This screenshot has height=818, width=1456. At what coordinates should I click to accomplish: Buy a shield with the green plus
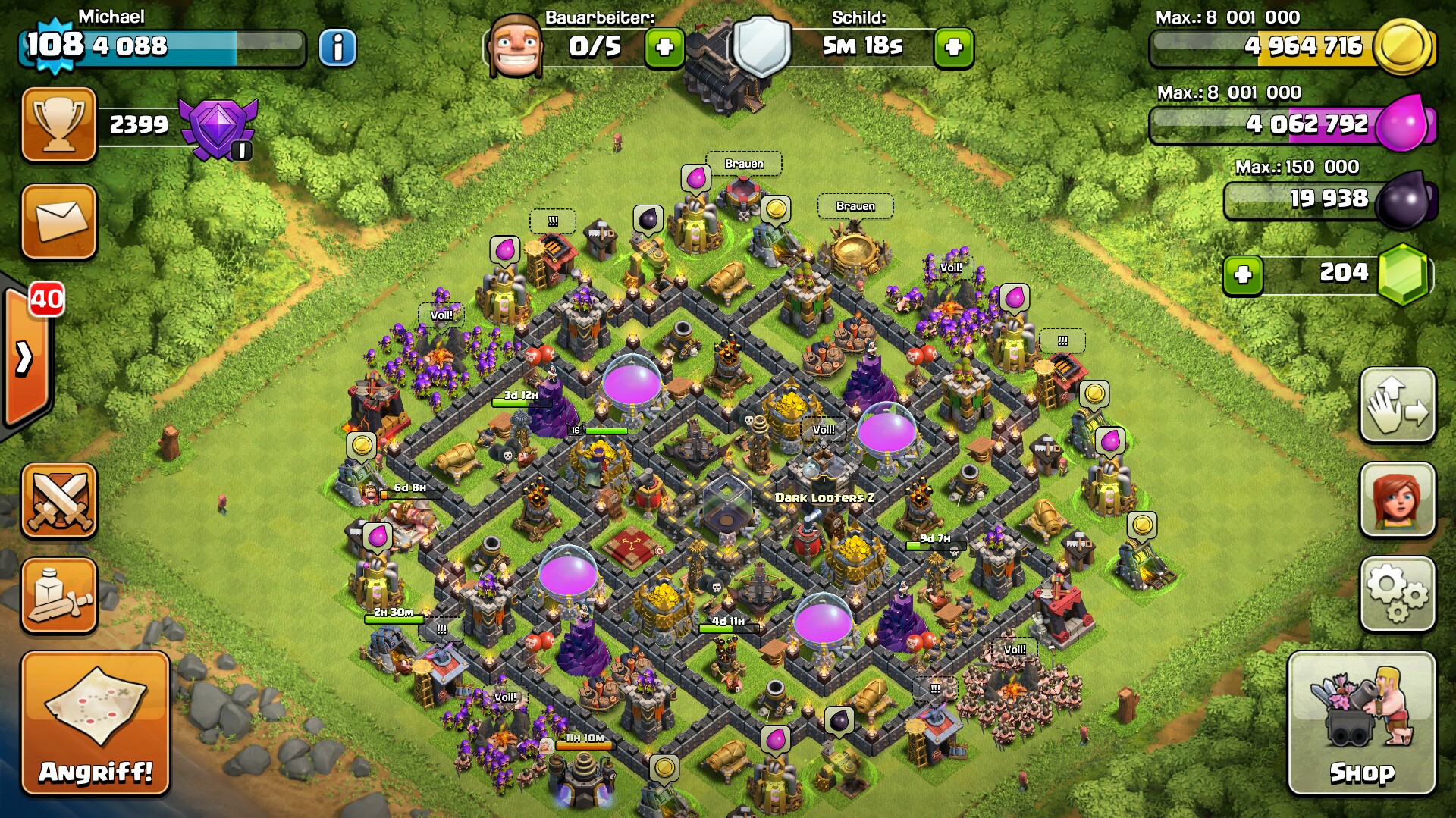click(x=953, y=48)
